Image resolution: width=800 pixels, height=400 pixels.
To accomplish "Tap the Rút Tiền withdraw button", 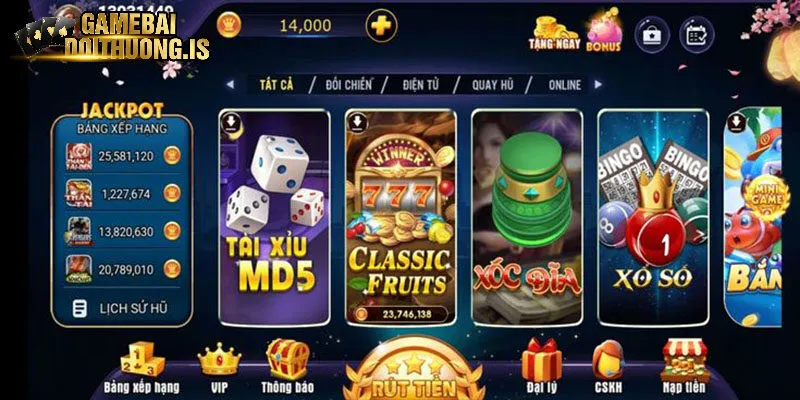I will (413, 378).
